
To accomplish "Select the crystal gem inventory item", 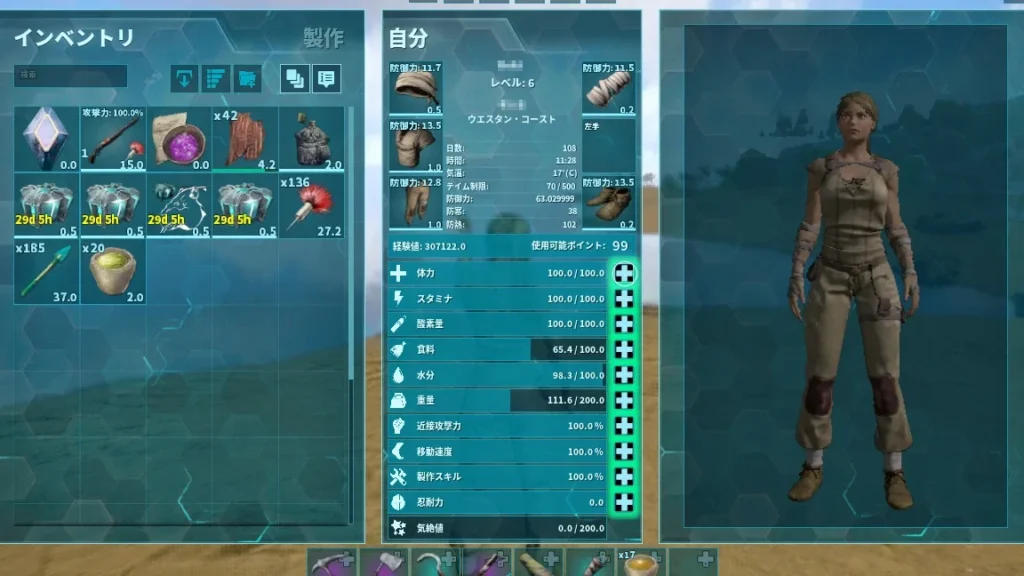I will point(47,139).
